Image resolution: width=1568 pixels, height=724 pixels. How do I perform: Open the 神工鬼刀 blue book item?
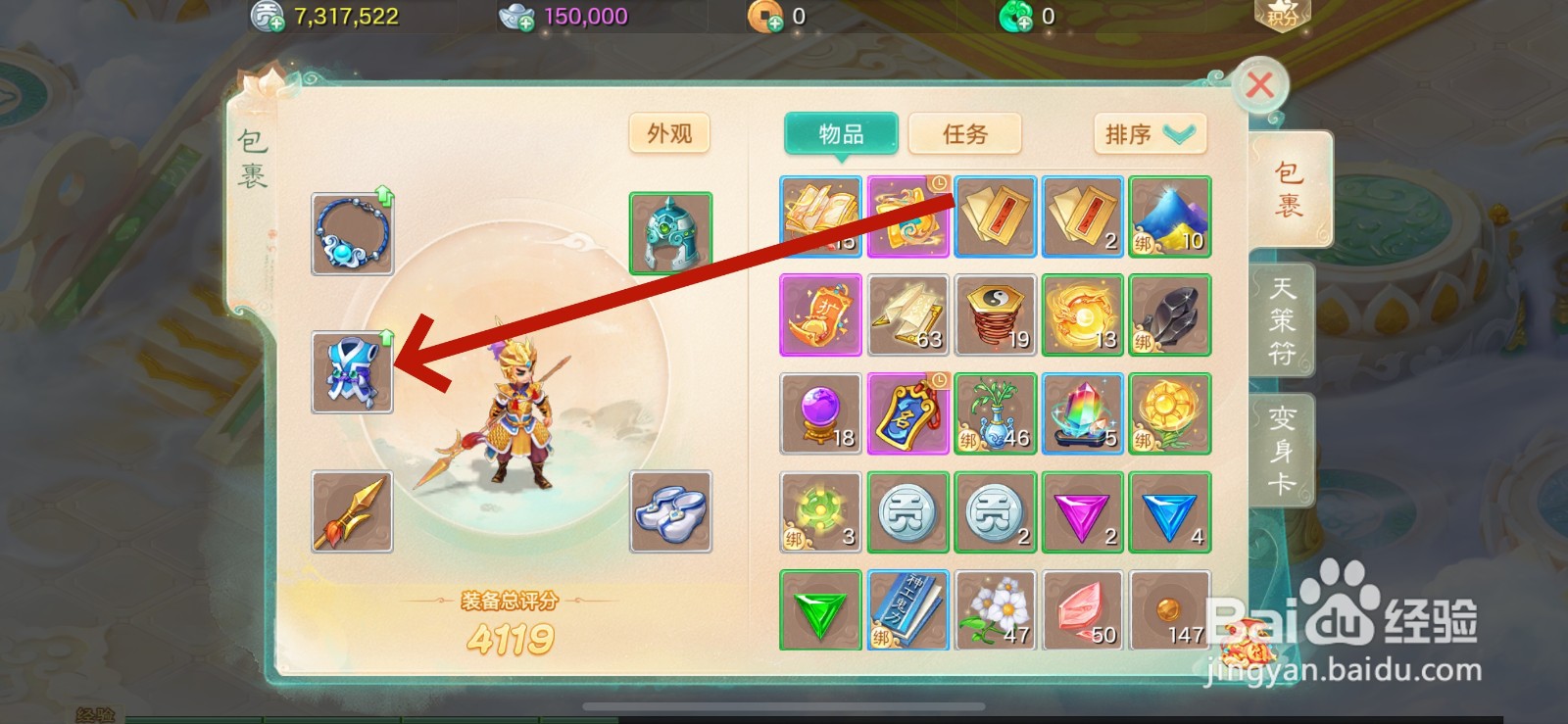tap(906, 609)
